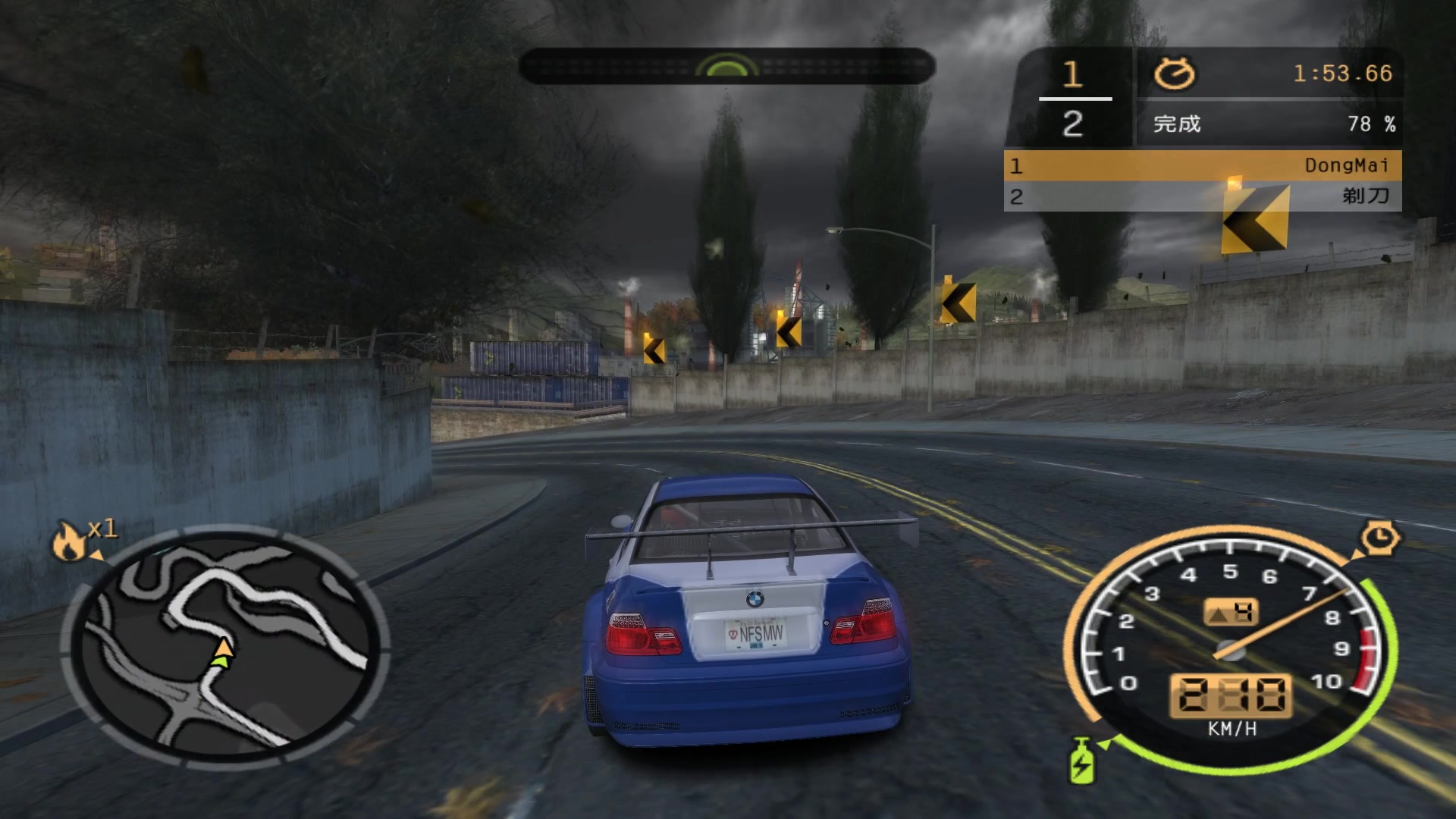This screenshot has width=1456, height=819.
Task: Click the orange player arrow on minimap
Action: coord(223,648)
